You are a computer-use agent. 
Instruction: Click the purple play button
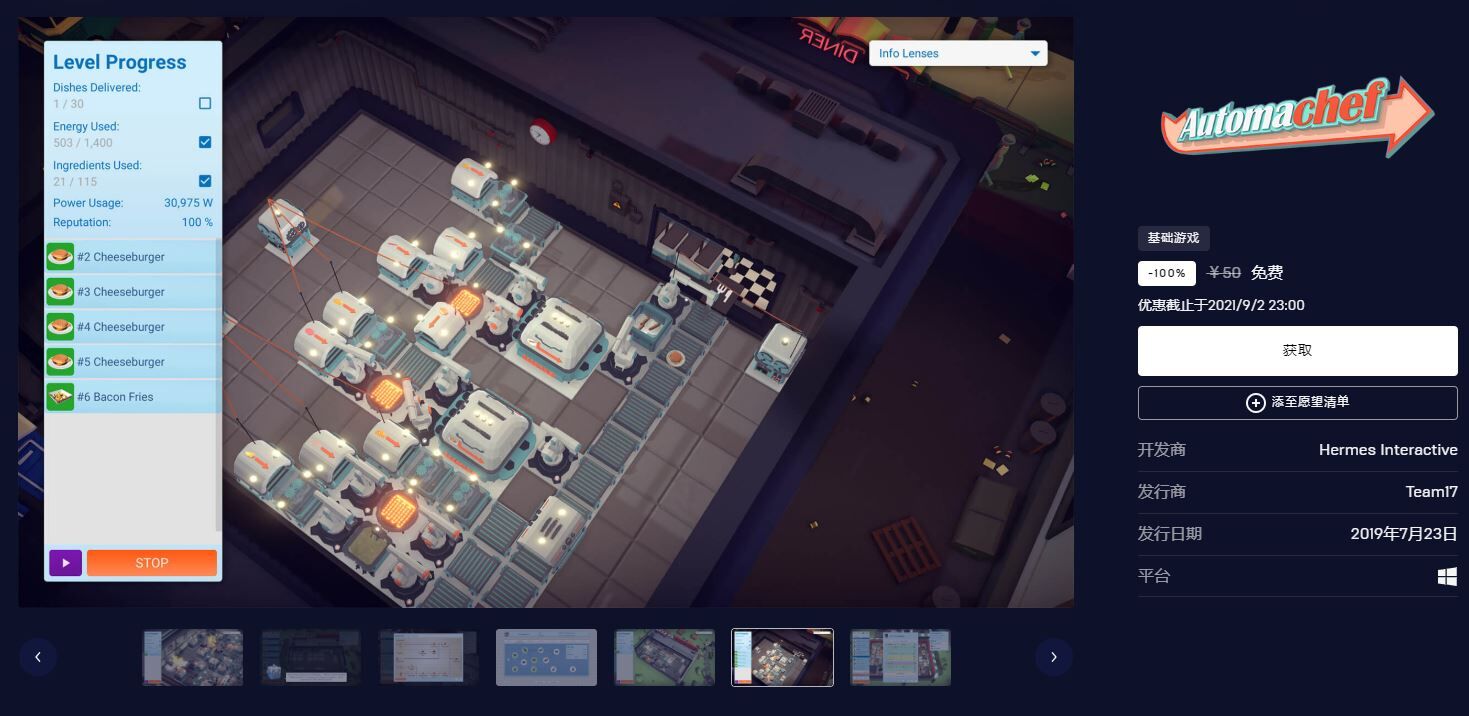pos(65,563)
